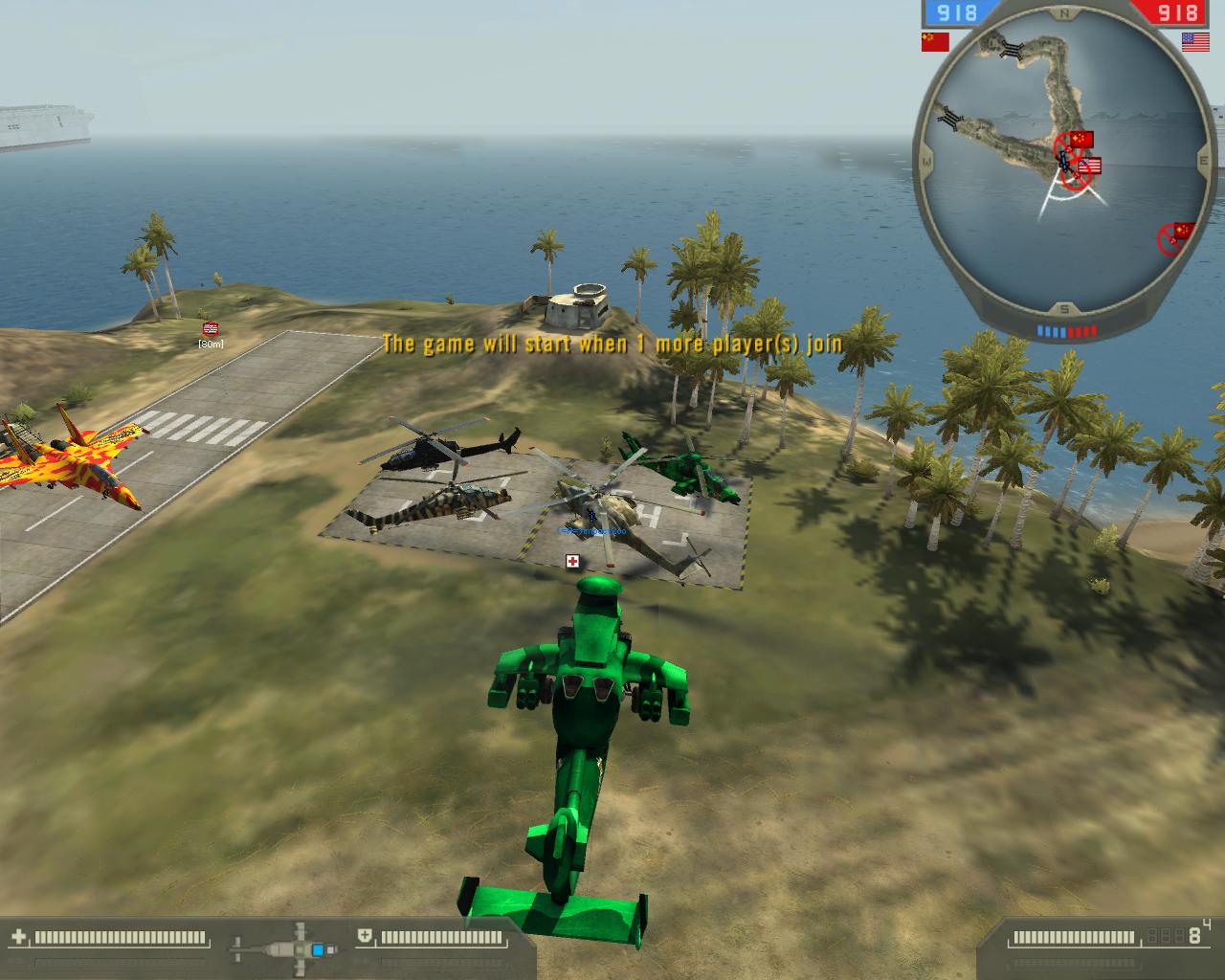This screenshot has height=980, width=1225.
Task: Select the US flag 80m objective marker
Action: 211,328
